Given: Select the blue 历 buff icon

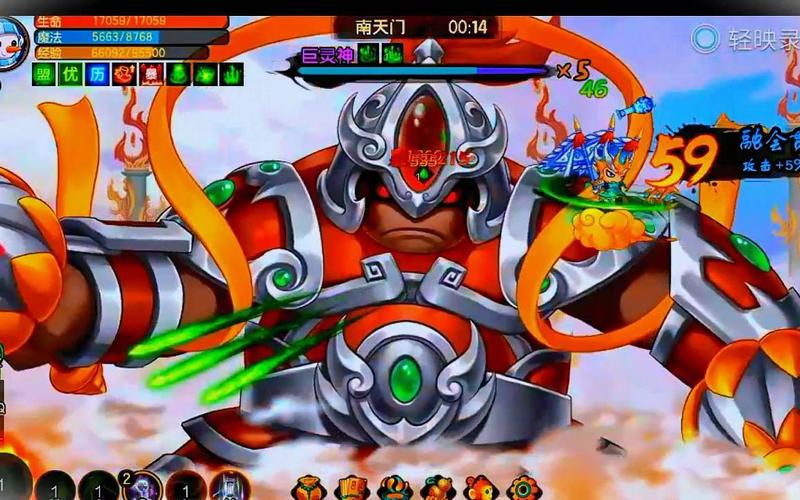Looking at the screenshot, I should point(97,74).
